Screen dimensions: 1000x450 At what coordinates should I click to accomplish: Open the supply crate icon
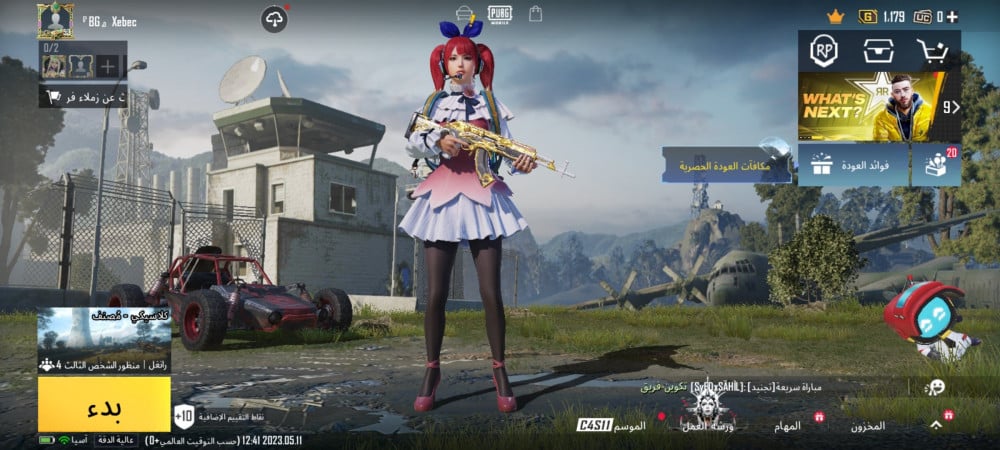click(x=879, y=51)
